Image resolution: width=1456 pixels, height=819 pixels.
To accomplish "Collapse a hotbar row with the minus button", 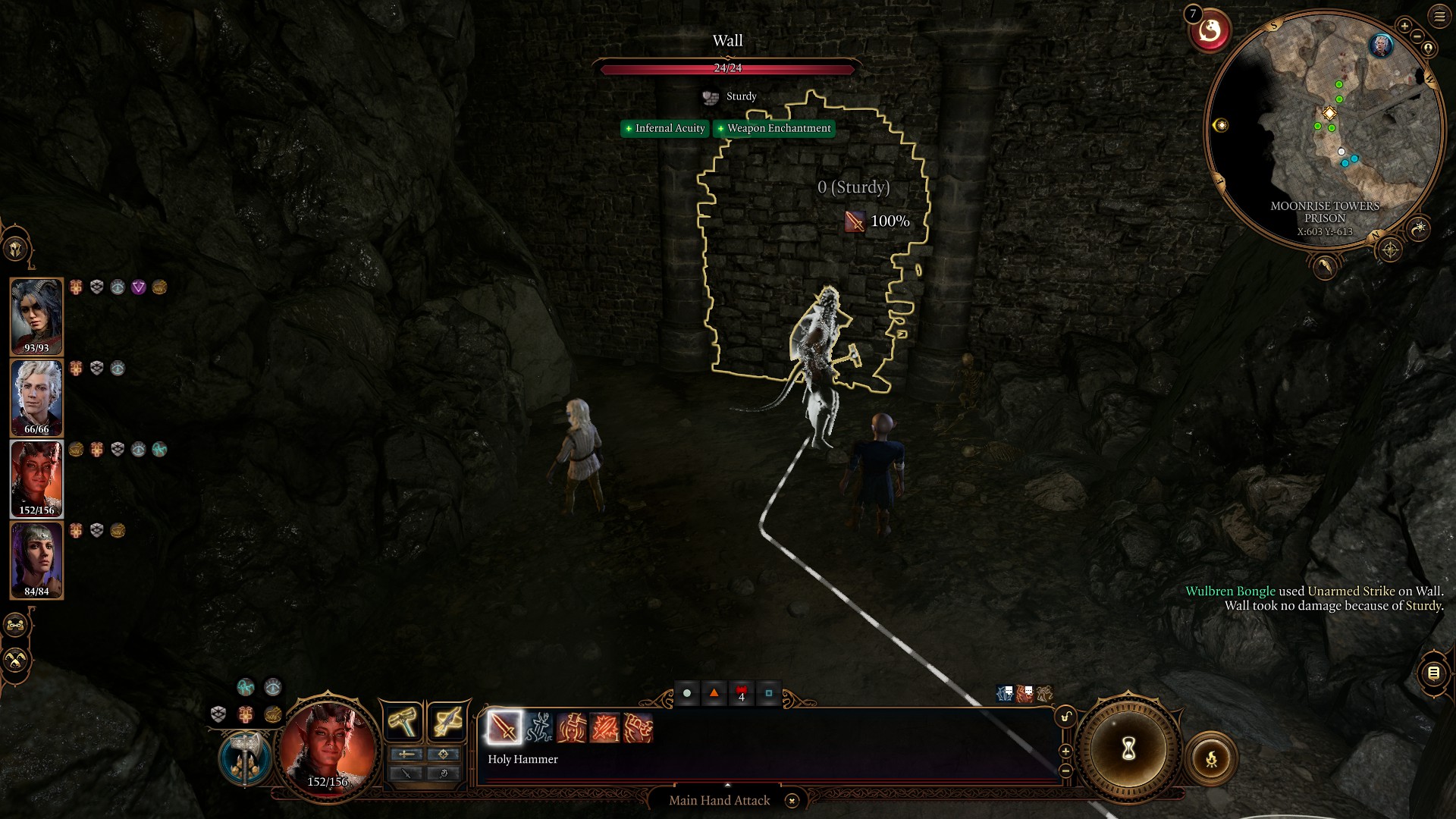I will (x=1065, y=770).
